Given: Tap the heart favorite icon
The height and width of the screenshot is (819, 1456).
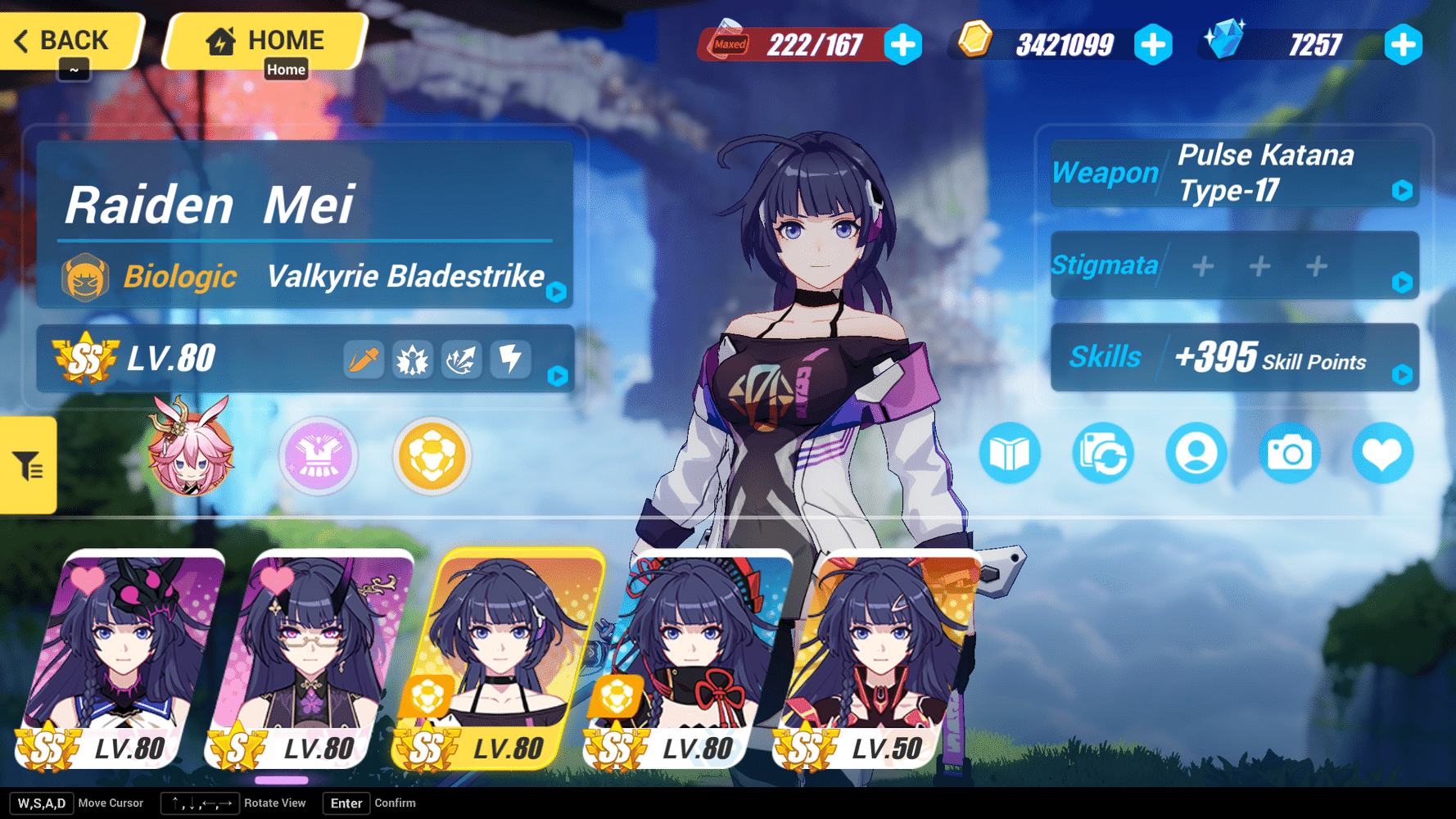Looking at the screenshot, I should pos(1382,453).
